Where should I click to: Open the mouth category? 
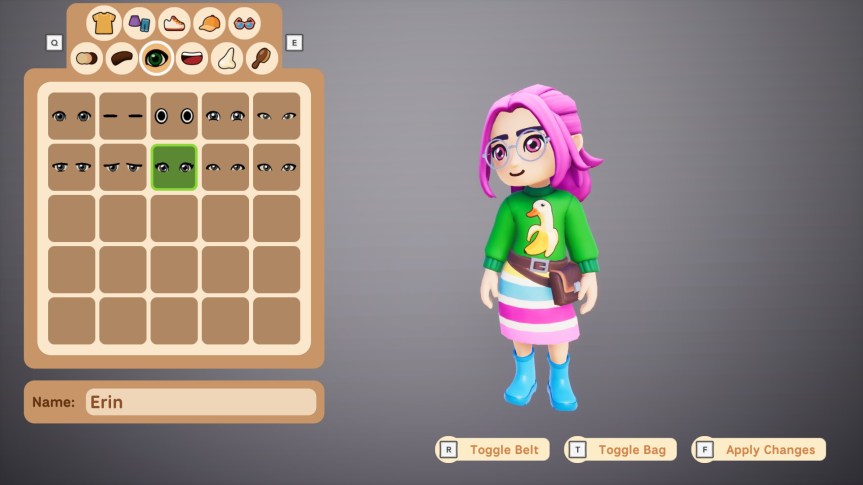click(191, 58)
